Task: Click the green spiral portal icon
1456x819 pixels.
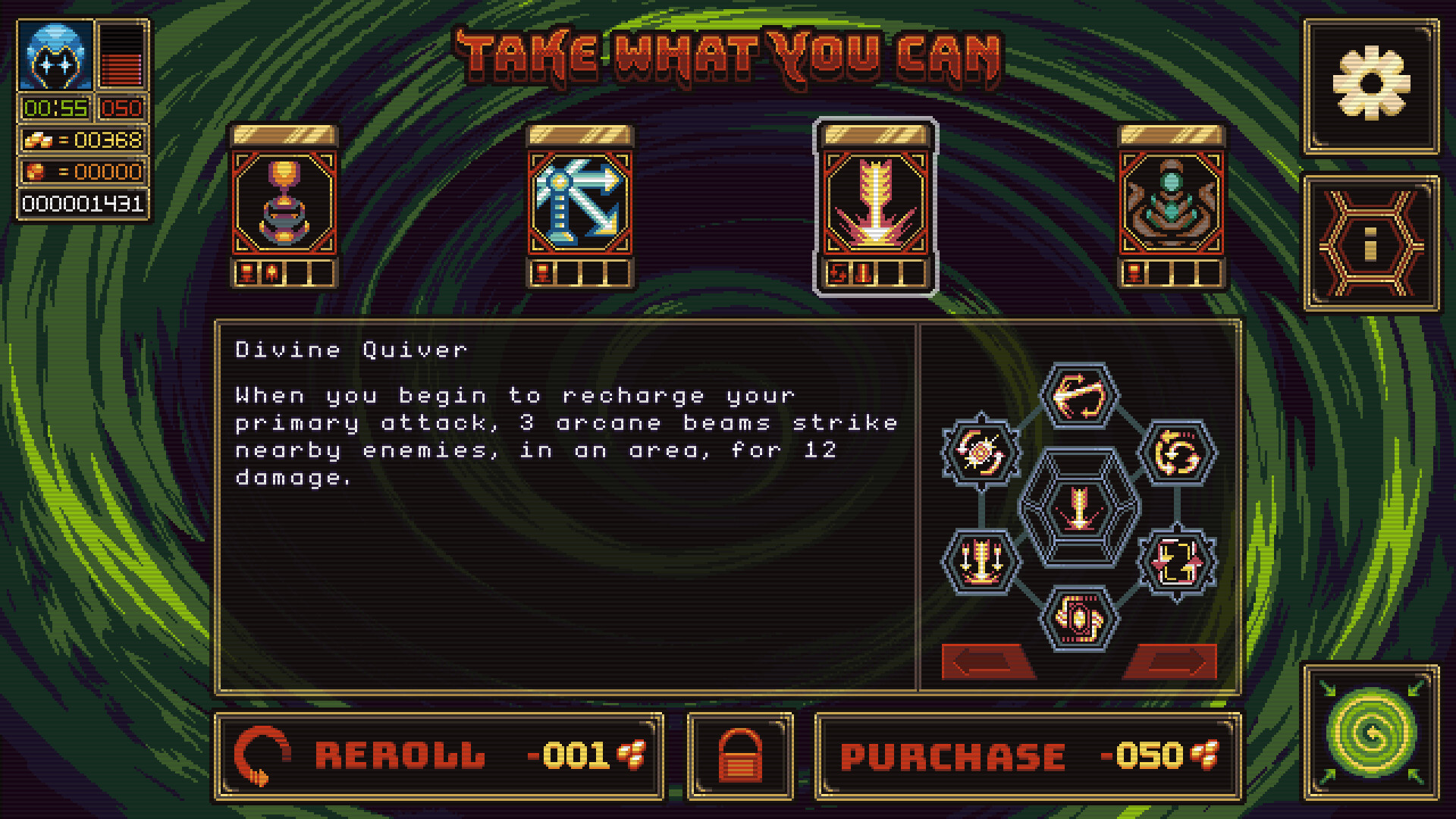Action: (1371, 733)
